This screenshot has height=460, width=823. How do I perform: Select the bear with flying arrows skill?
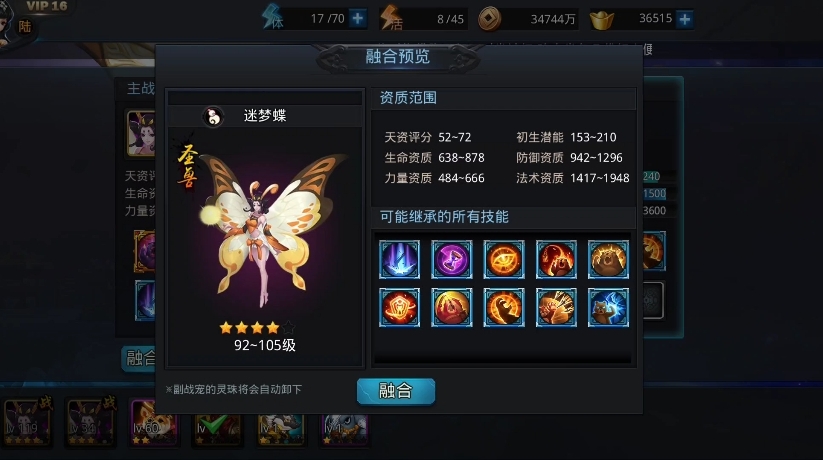[x=556, y=307]
